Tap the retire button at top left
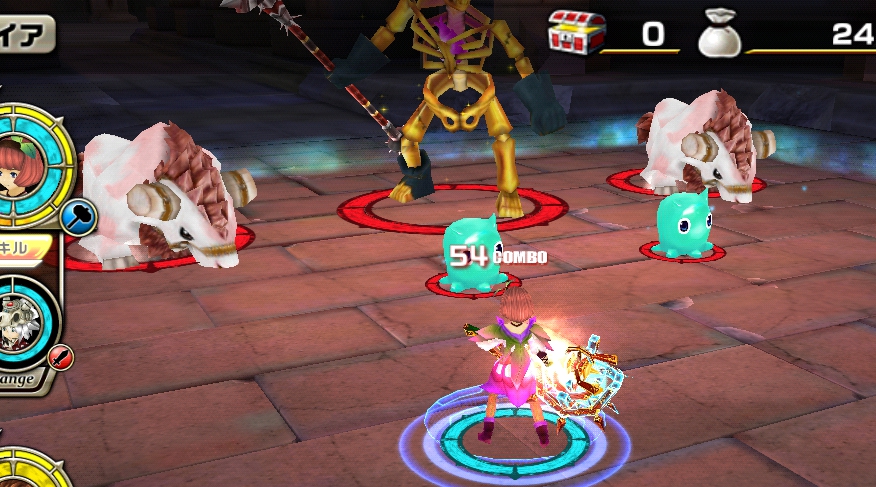This screenshot has height=487, width=876. (x=24, y=35)
